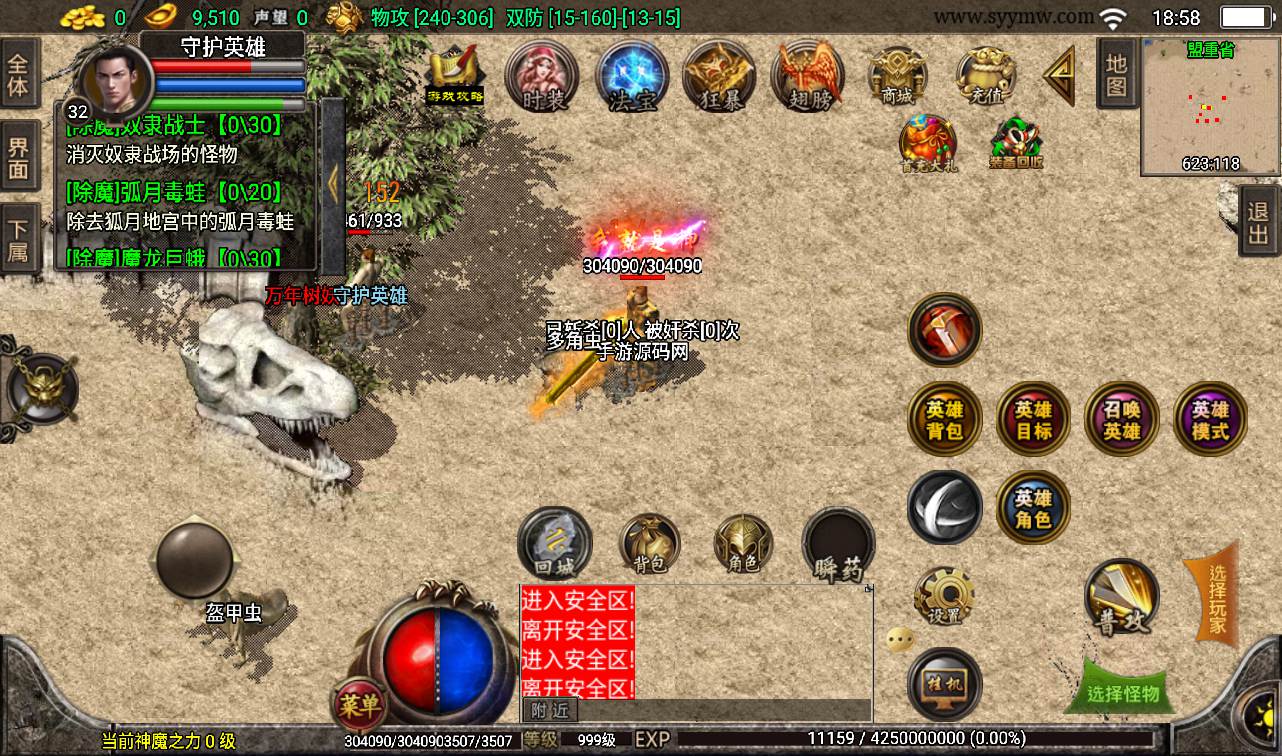Toggle the 英雄模式 hero mode
The image size is (1282, 756).
pyautogui.click(x=1210, y=420)
